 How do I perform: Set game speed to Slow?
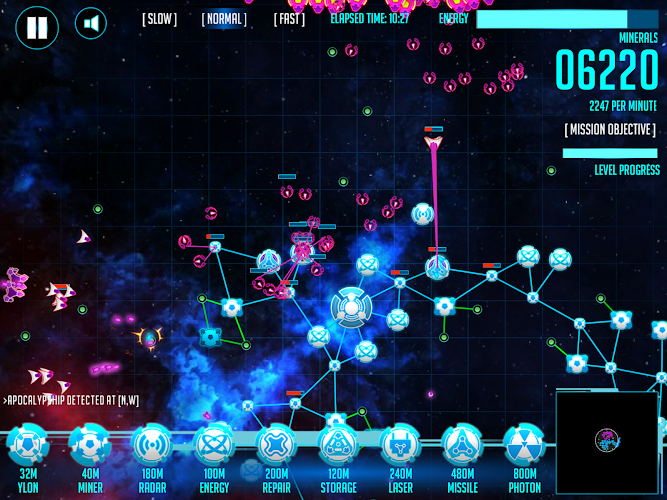(159, 19)
